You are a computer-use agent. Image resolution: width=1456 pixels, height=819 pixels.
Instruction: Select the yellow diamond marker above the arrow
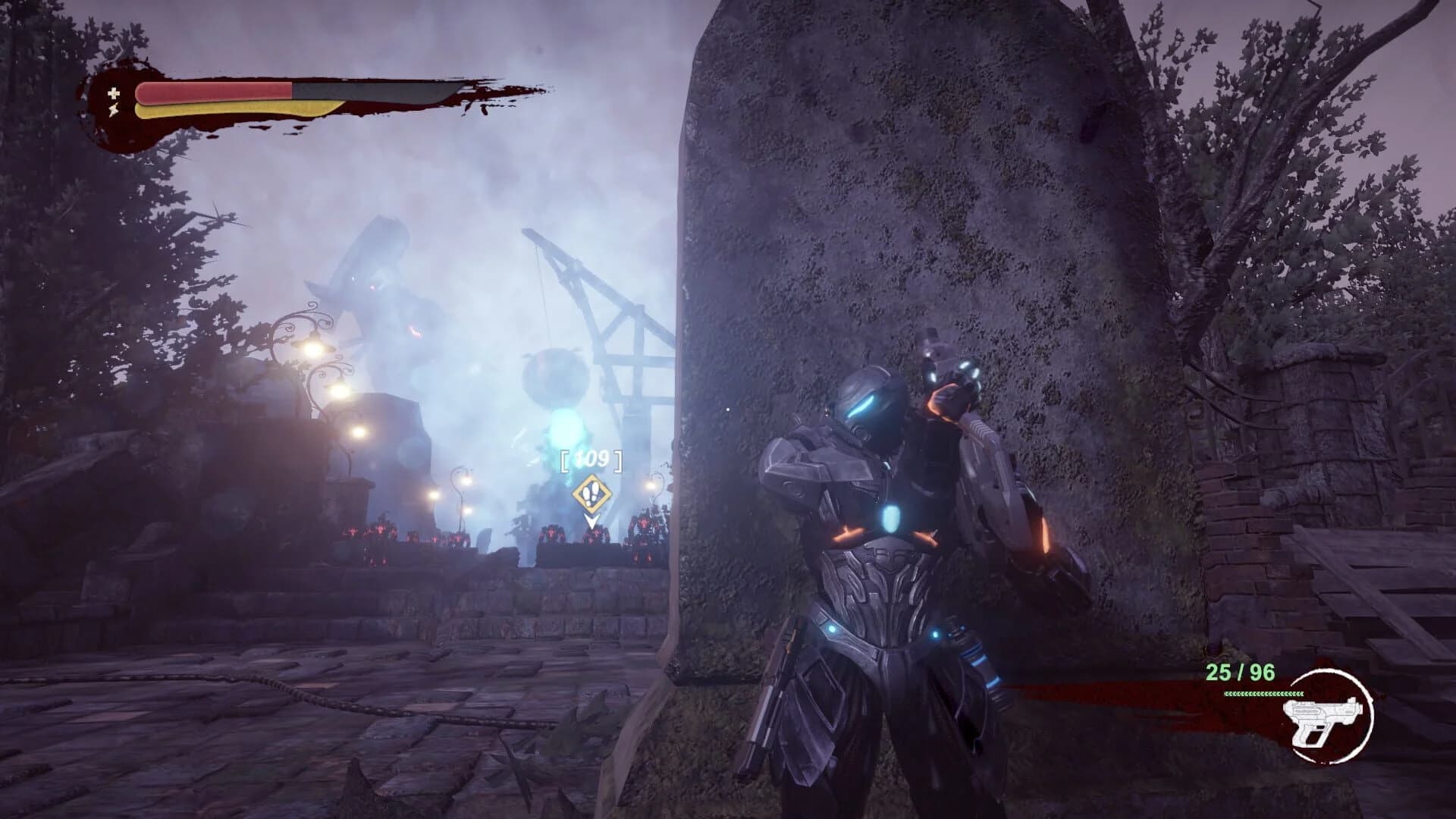tap(591, 493)
